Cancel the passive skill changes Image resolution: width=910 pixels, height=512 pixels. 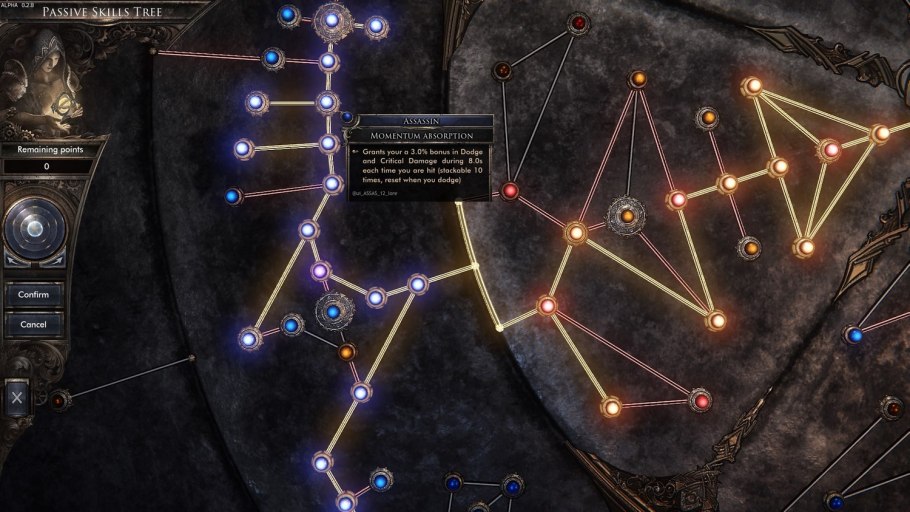[34, 325]
